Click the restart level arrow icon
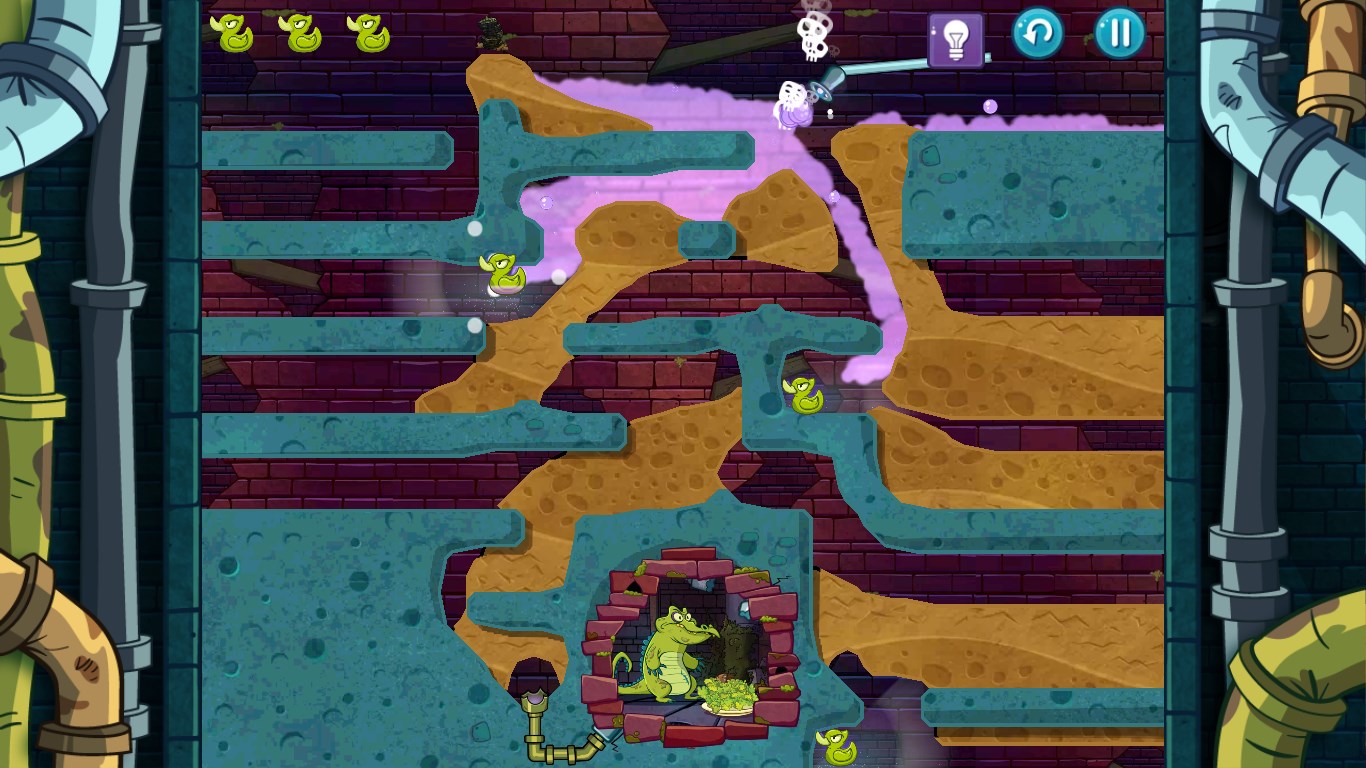This screenshot has height=768, width=1366. pyautogui.click(x=1036, y=33)
